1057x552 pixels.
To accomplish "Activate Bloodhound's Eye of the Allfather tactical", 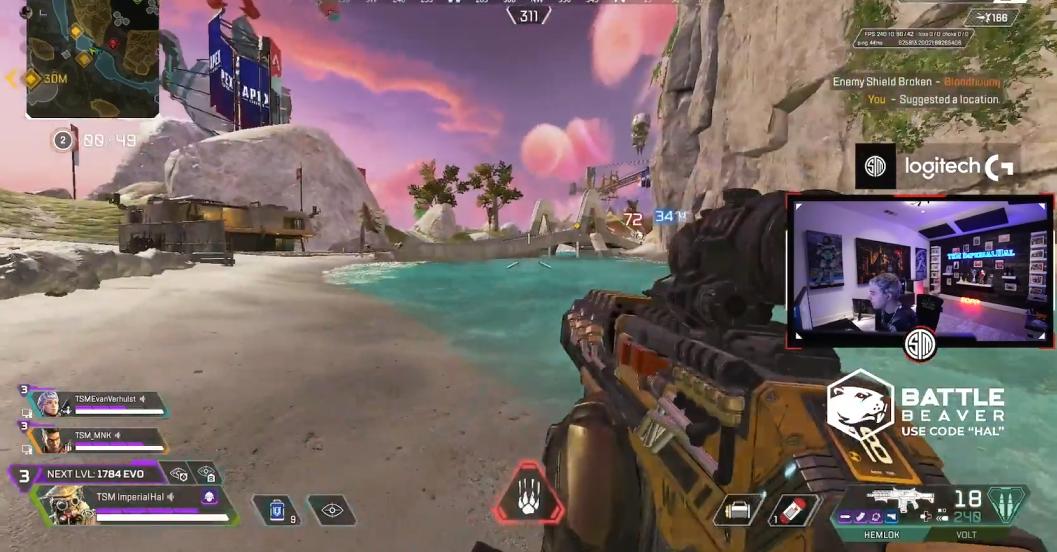I will 331,510.
